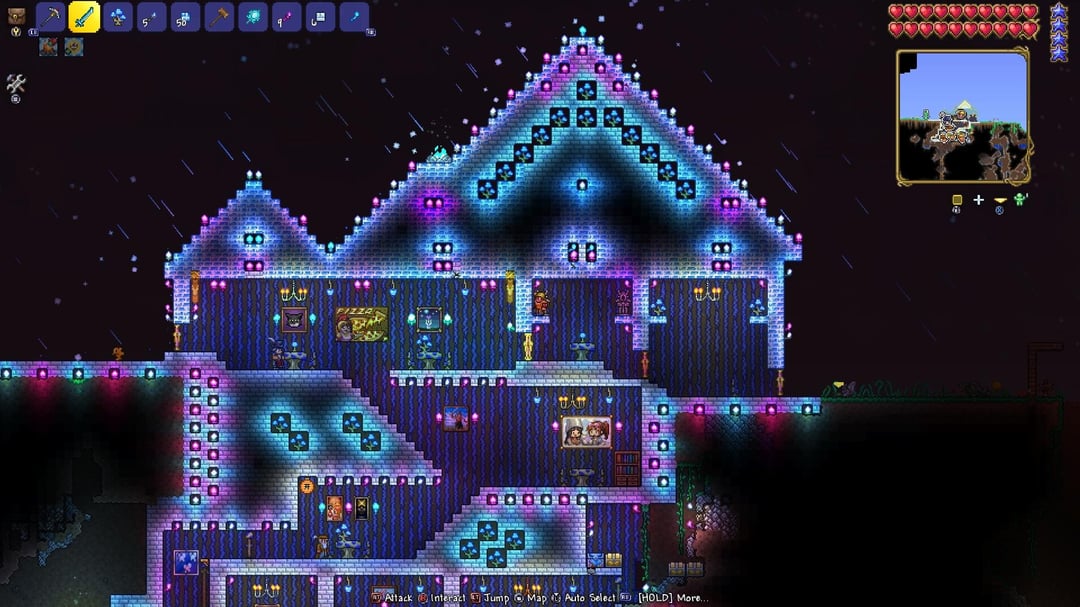The image size is (1080, 607).
Task: Select the highlighted teal sword slot
Action: pos(84,17)
